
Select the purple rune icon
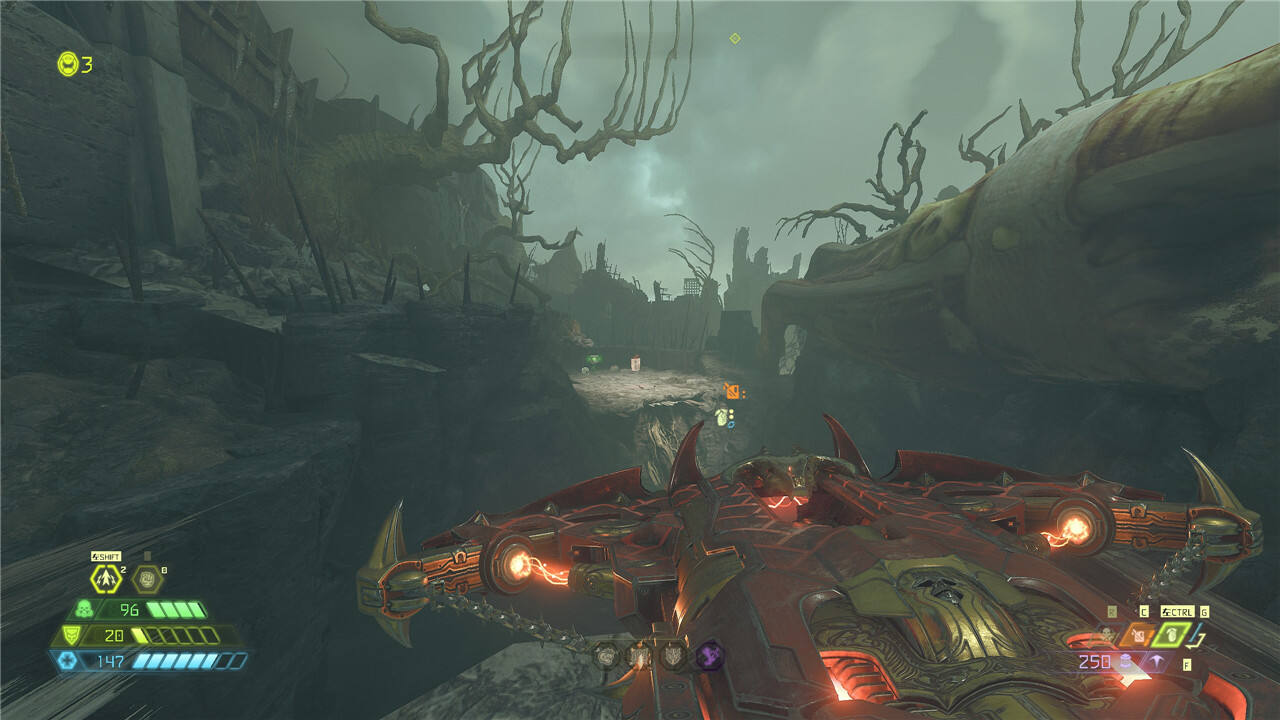[709, 655]
